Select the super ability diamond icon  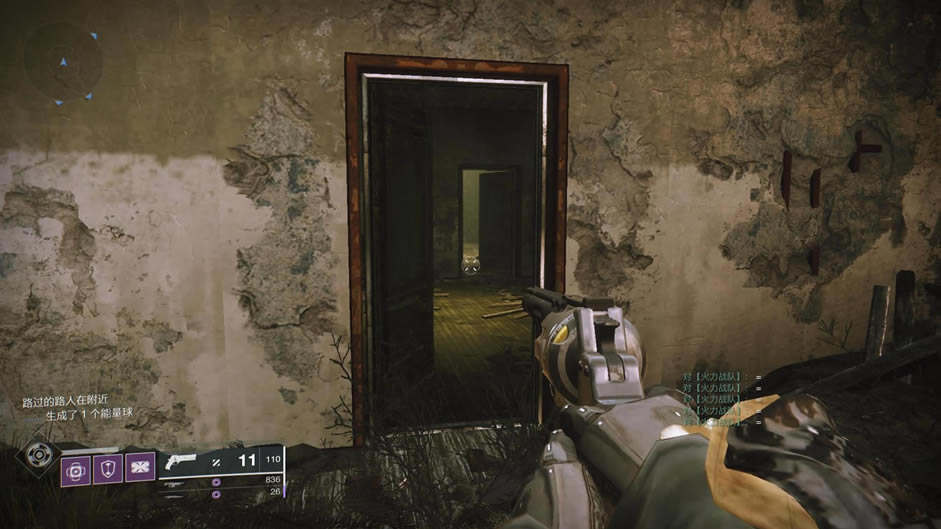tap(38, 454)
